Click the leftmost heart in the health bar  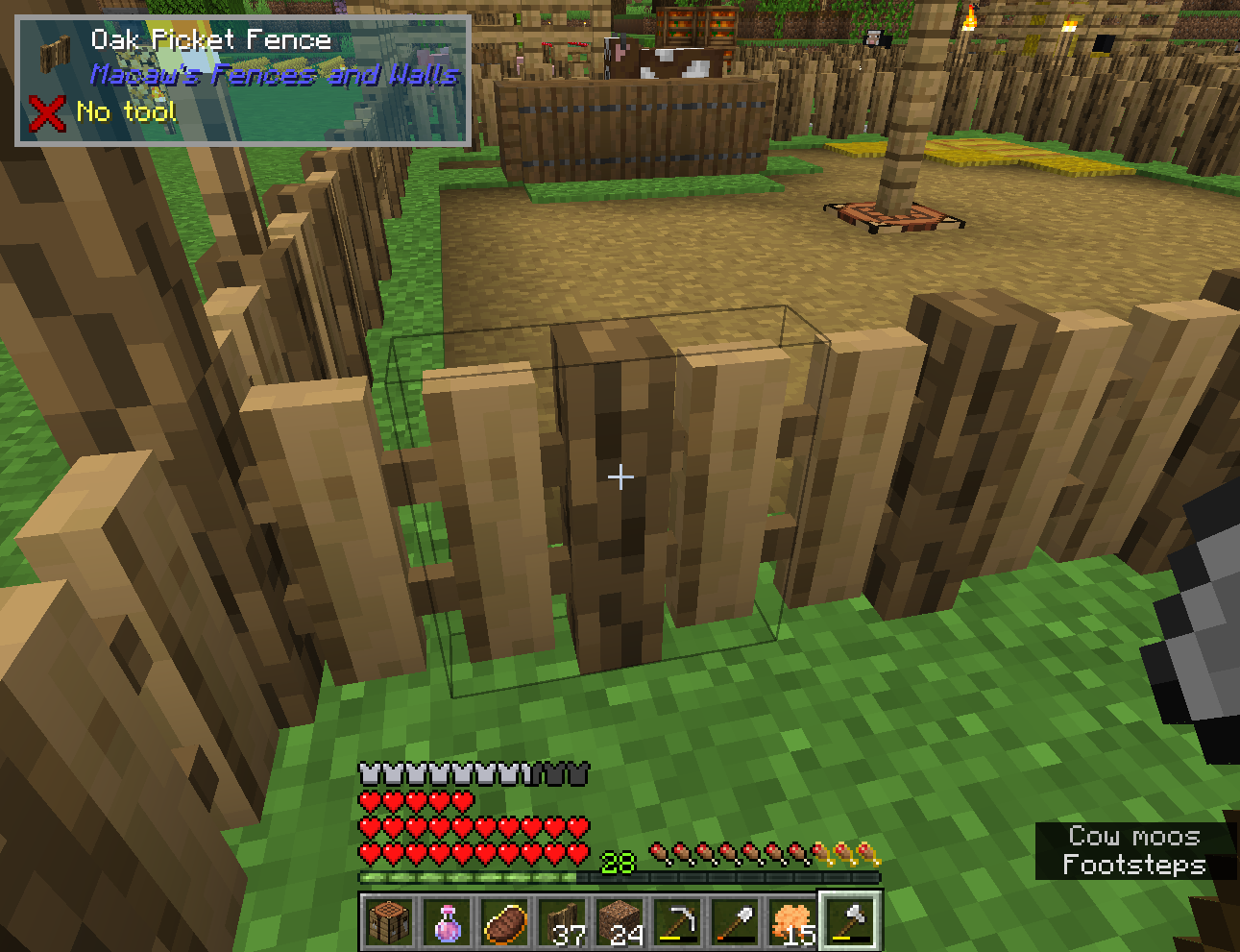(368, 855)
